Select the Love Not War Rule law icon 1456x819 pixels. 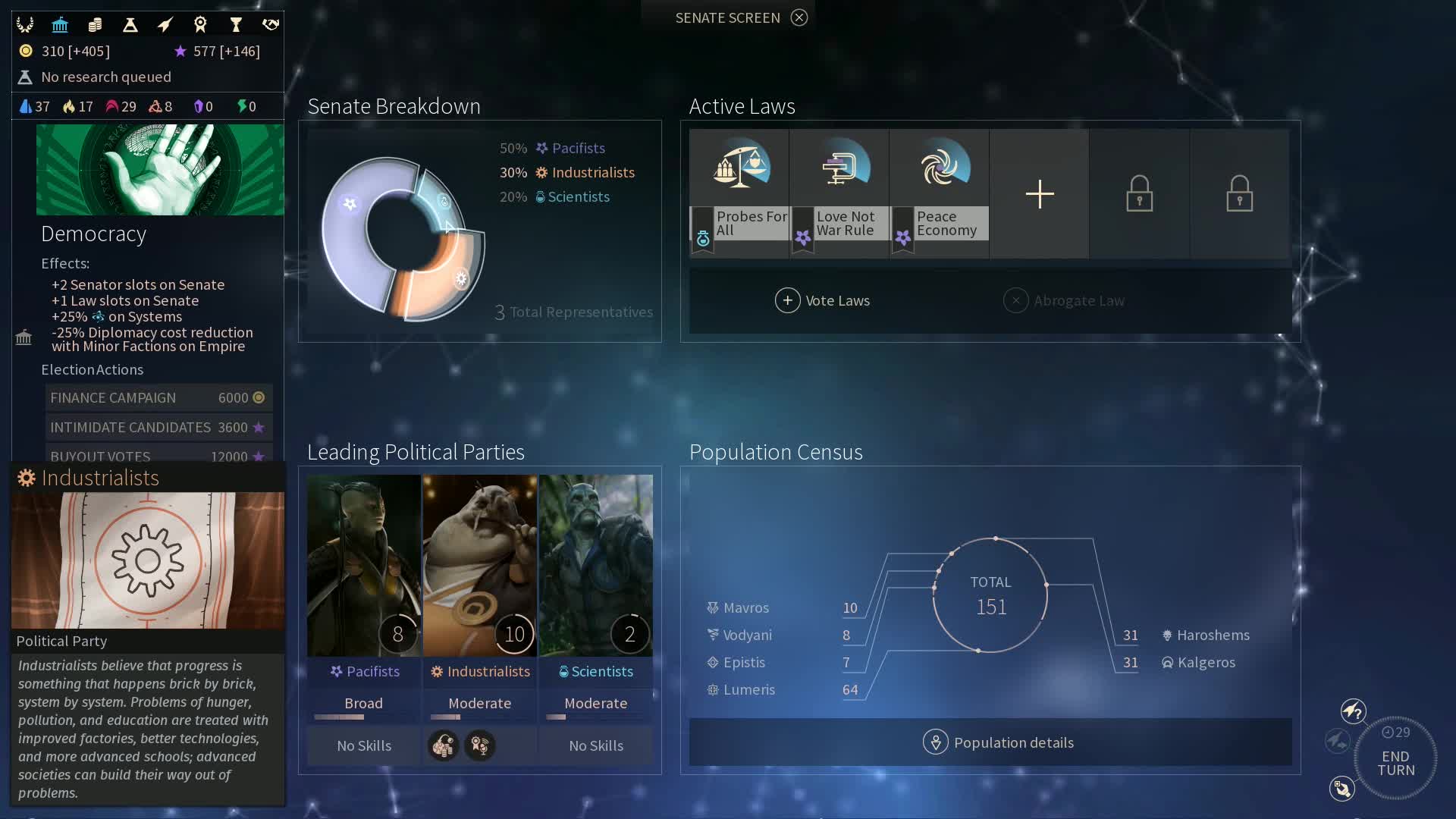(840, 167)
